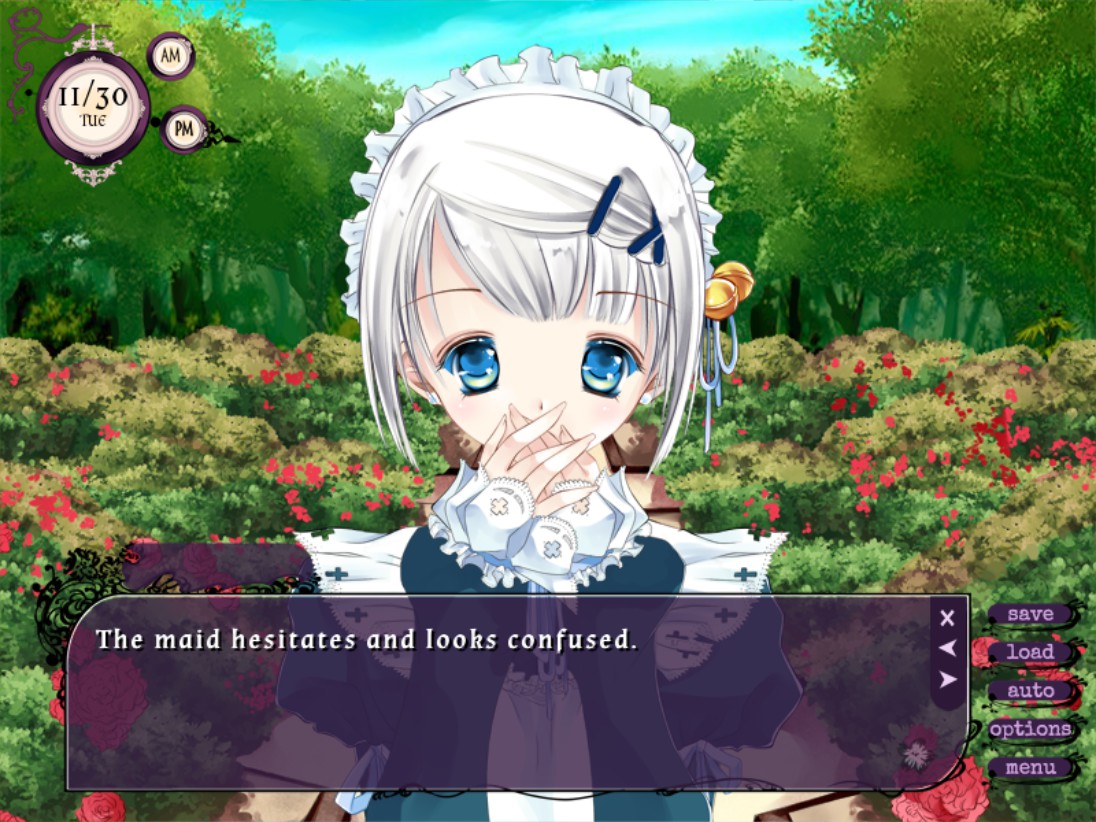Toggle auto-advance with the auto button
Viewport: 1096px width, 822px height.
tap(1030, 690)
